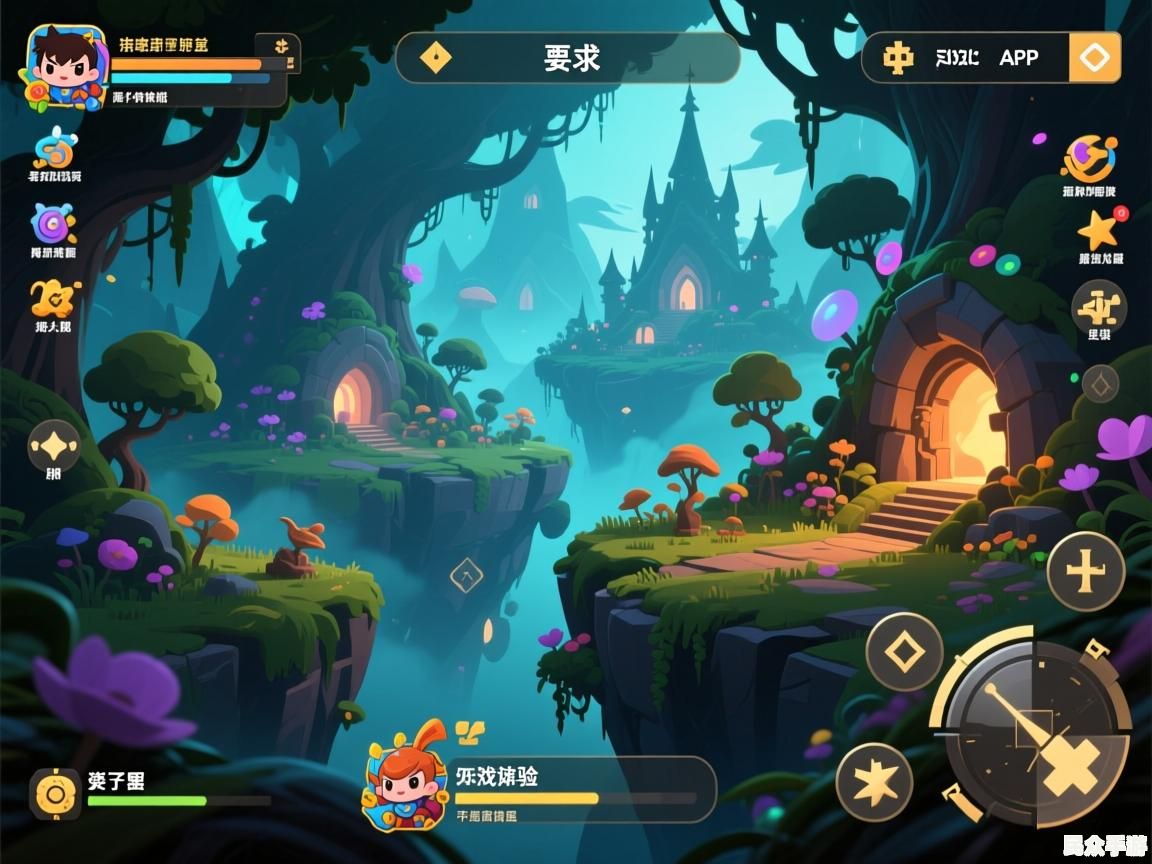Viewport: 1152px width, 864px height.
Task: Tap the small grey diamond circle button
Action: coord(1100,384)
